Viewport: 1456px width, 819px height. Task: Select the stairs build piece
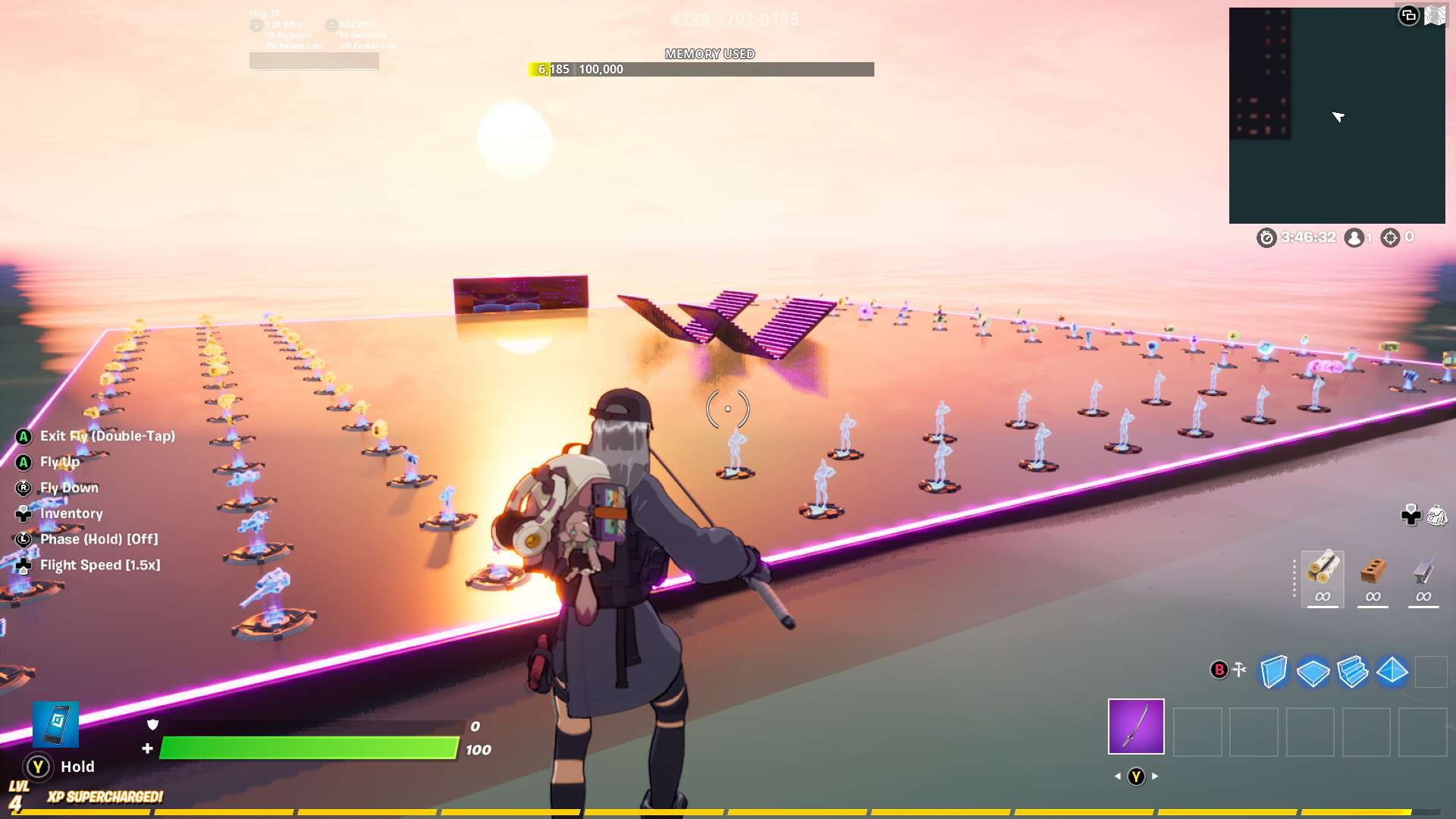[x=1351, y=671]
